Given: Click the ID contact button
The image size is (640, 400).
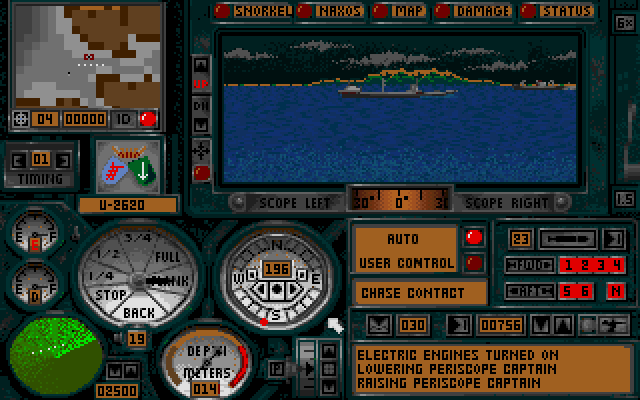Looking at the screenshot, I should click(124, 119).
